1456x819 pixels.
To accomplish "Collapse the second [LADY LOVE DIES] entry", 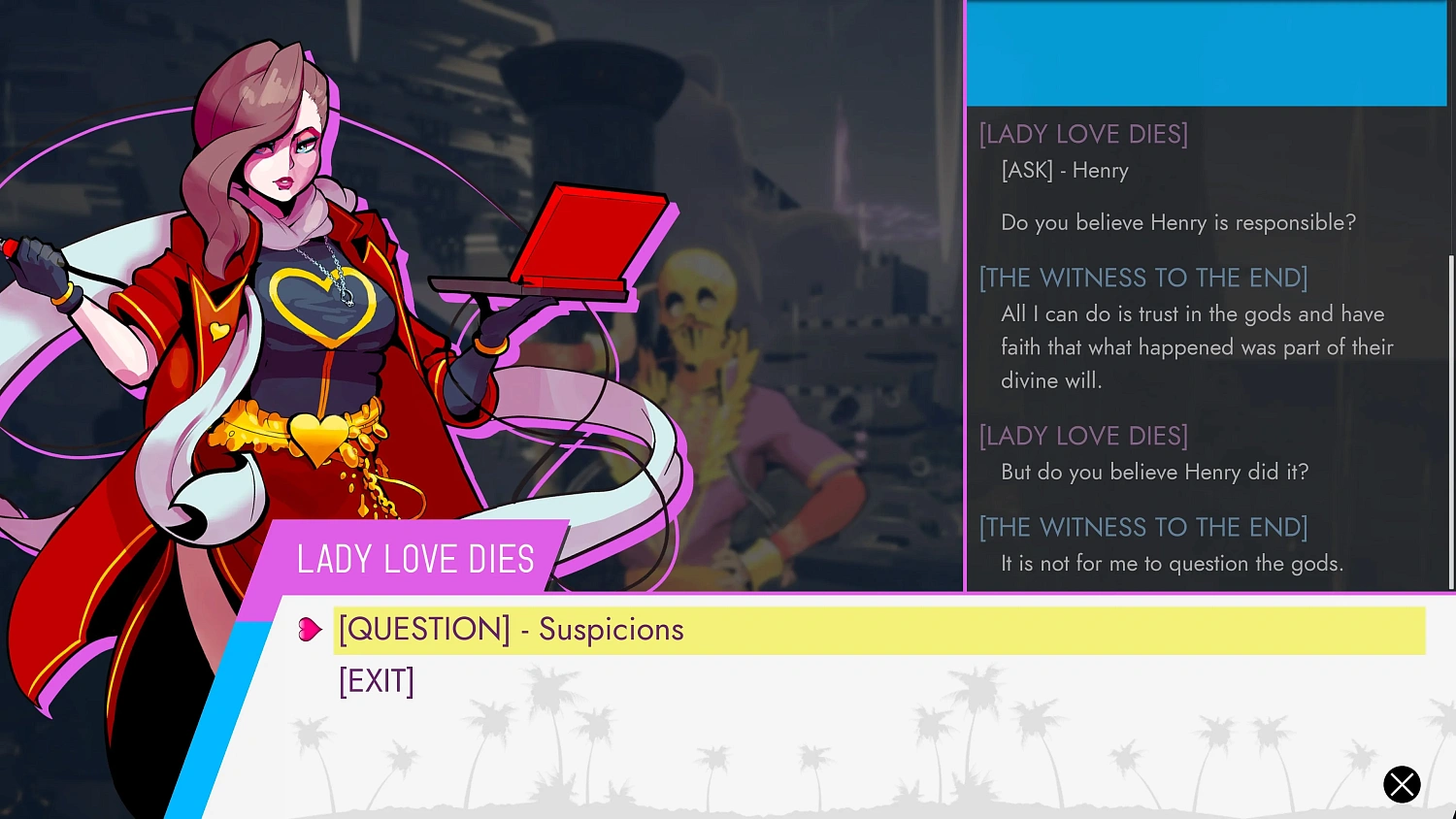I will pyautogui.click(x=1082, y=436).
